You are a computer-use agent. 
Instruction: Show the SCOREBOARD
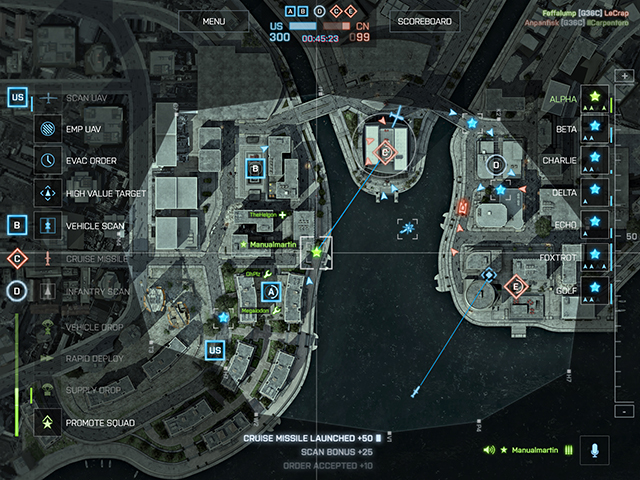423,21
